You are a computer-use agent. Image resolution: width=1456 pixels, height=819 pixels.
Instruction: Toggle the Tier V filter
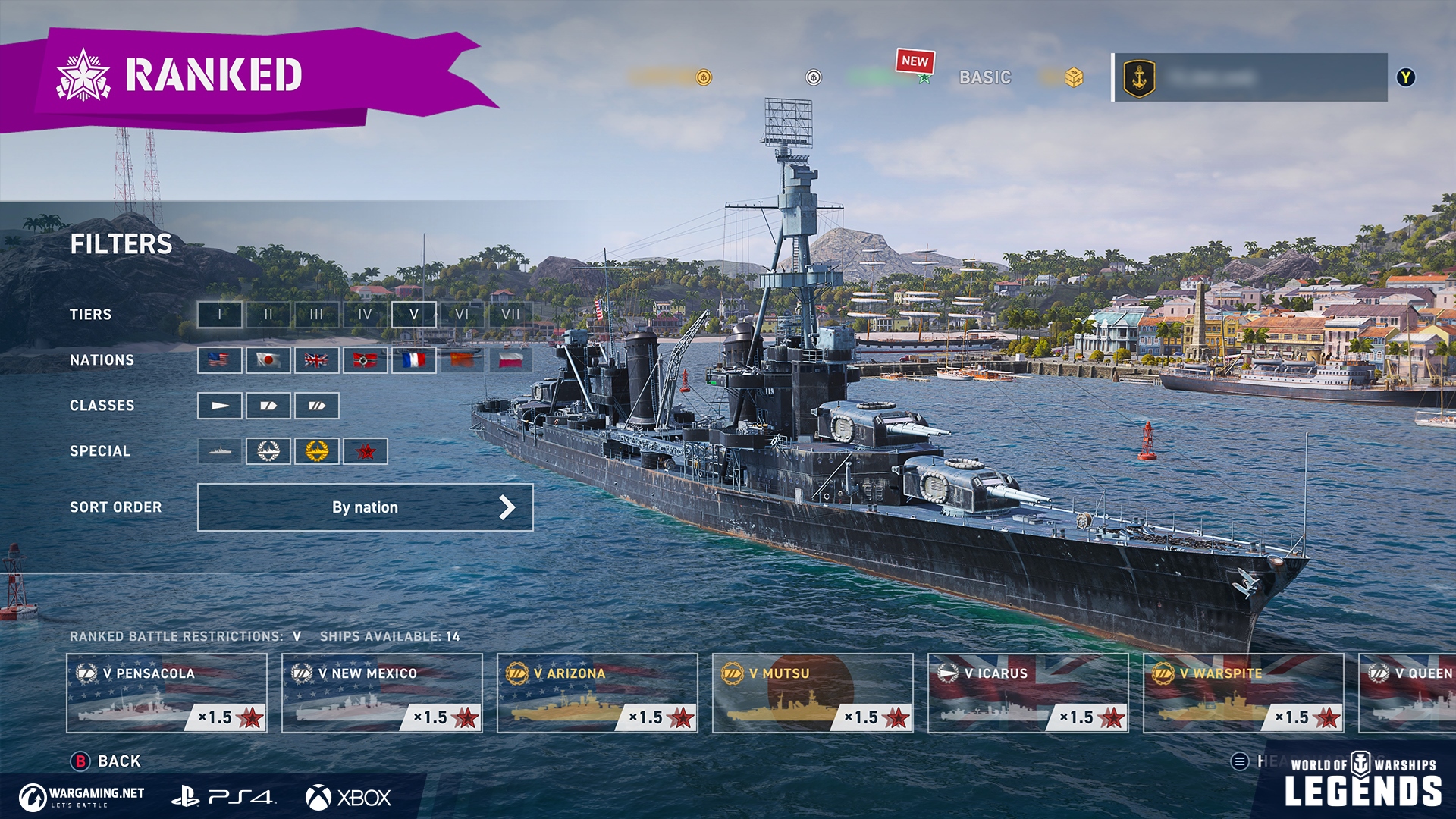[x=413, y=315]
